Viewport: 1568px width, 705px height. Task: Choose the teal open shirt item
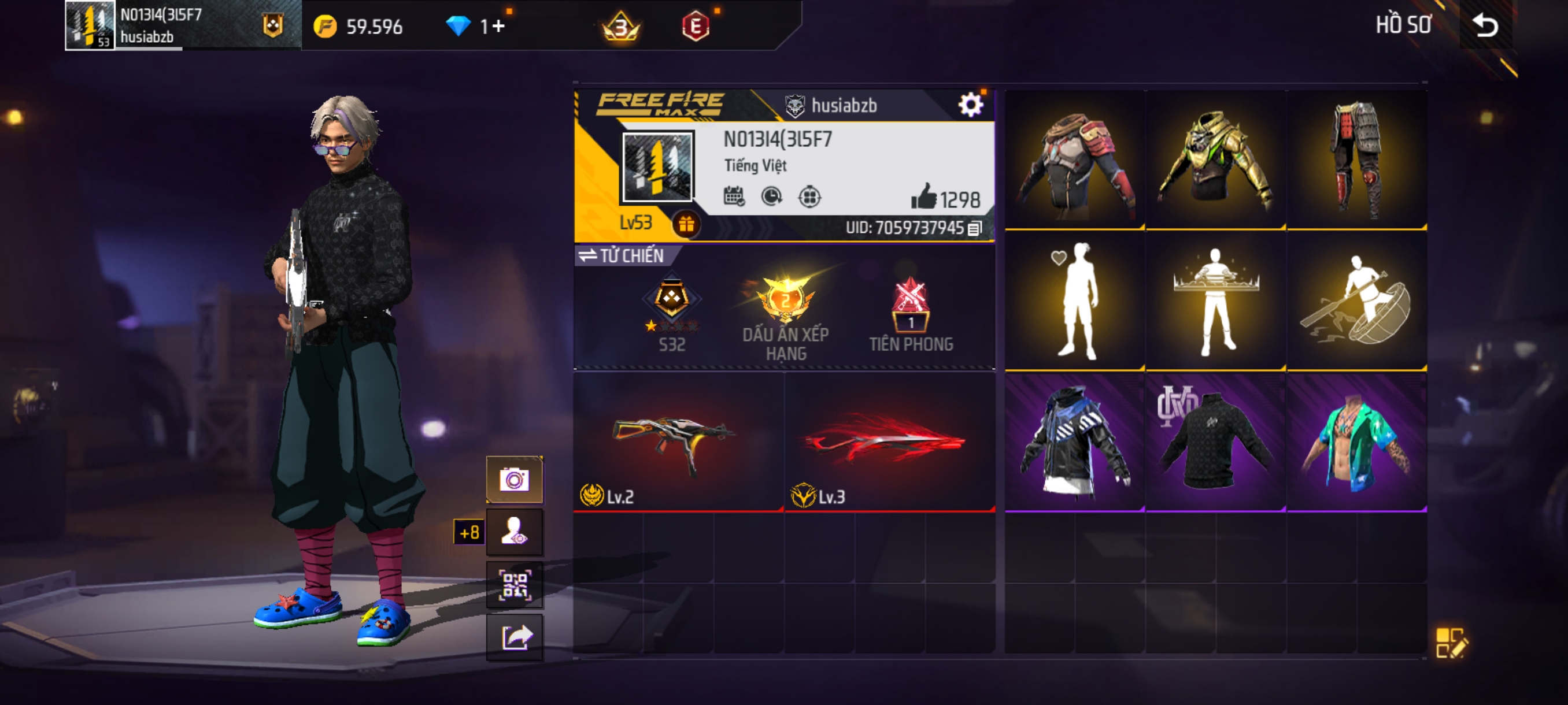1356,442
